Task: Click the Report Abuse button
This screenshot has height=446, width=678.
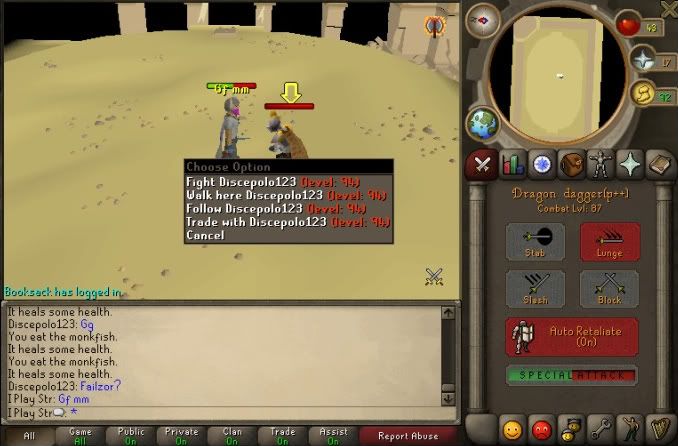Action: (x=408, y=436)
